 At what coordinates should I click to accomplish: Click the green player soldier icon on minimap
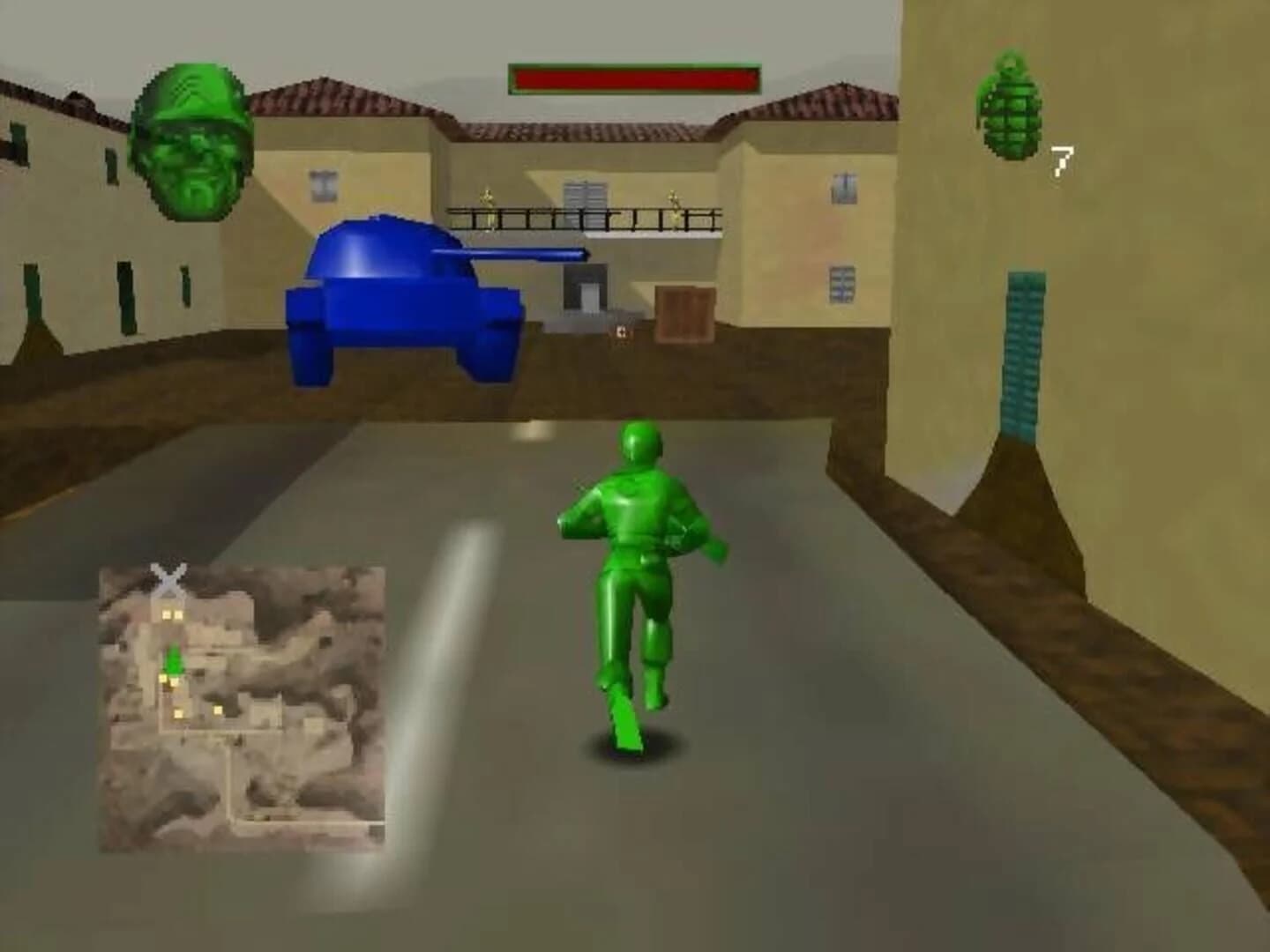(174, 659)
